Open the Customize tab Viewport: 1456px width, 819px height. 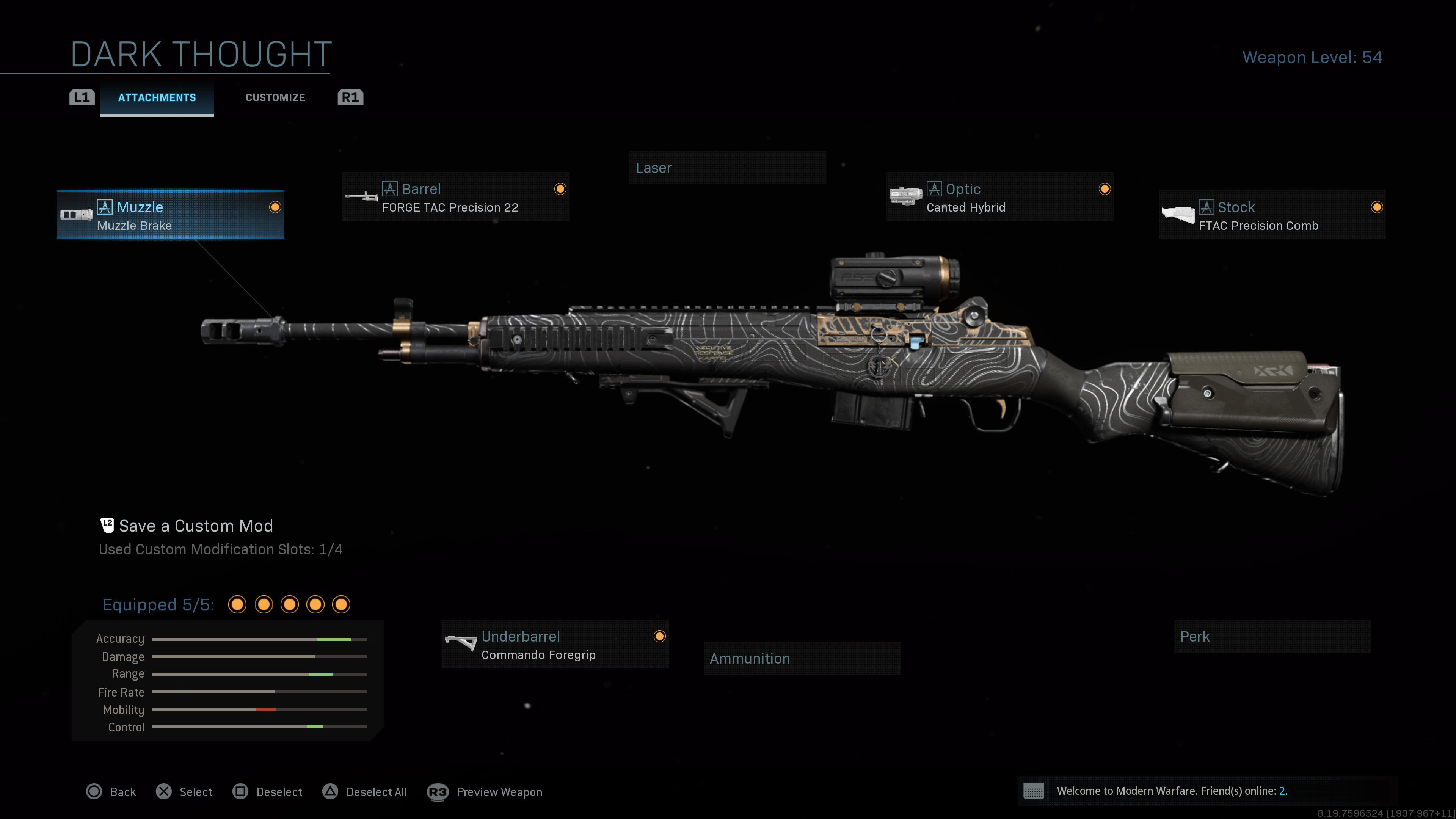click(275, 98)
